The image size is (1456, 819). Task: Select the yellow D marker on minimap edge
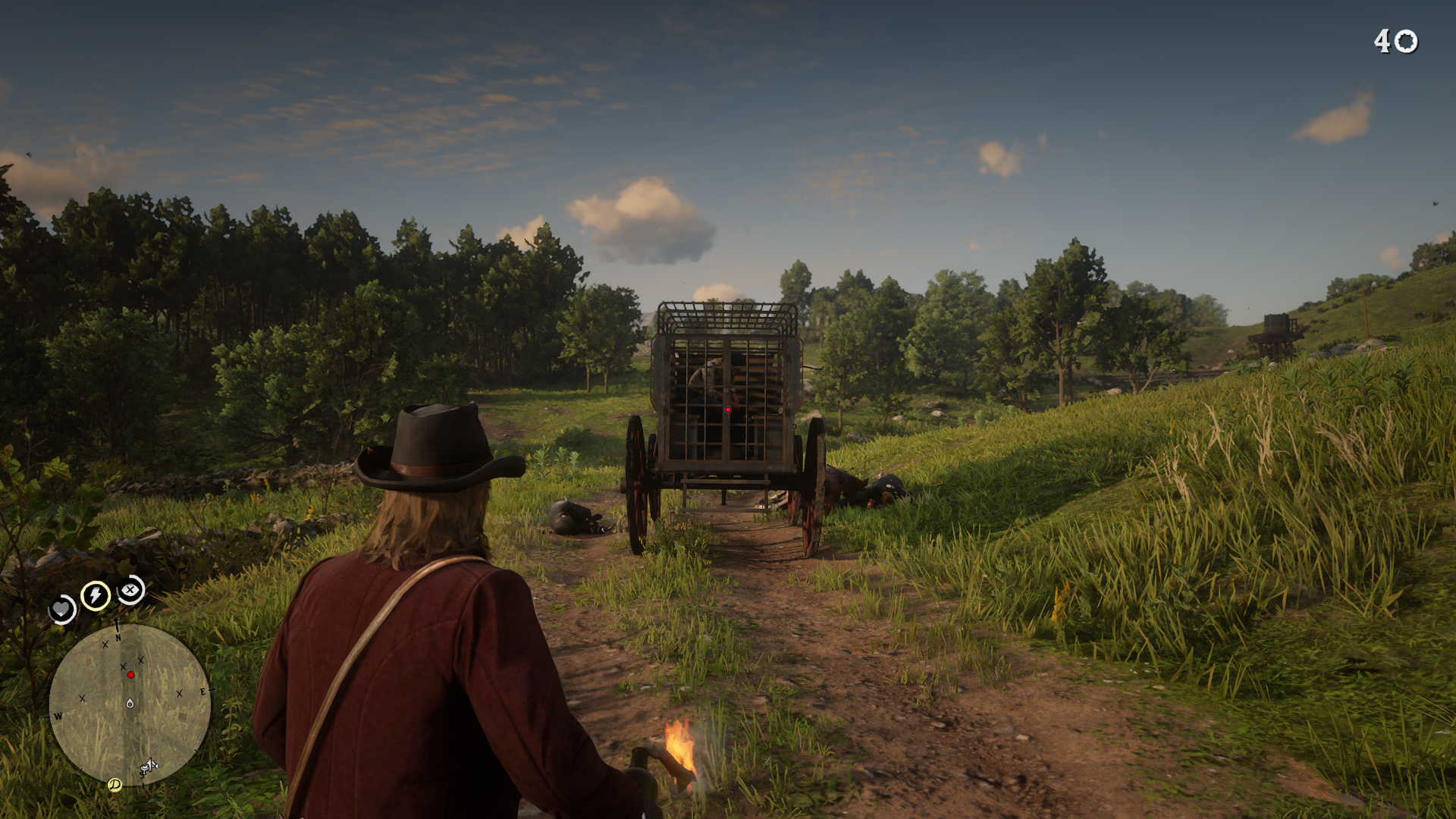coord(115,784)
